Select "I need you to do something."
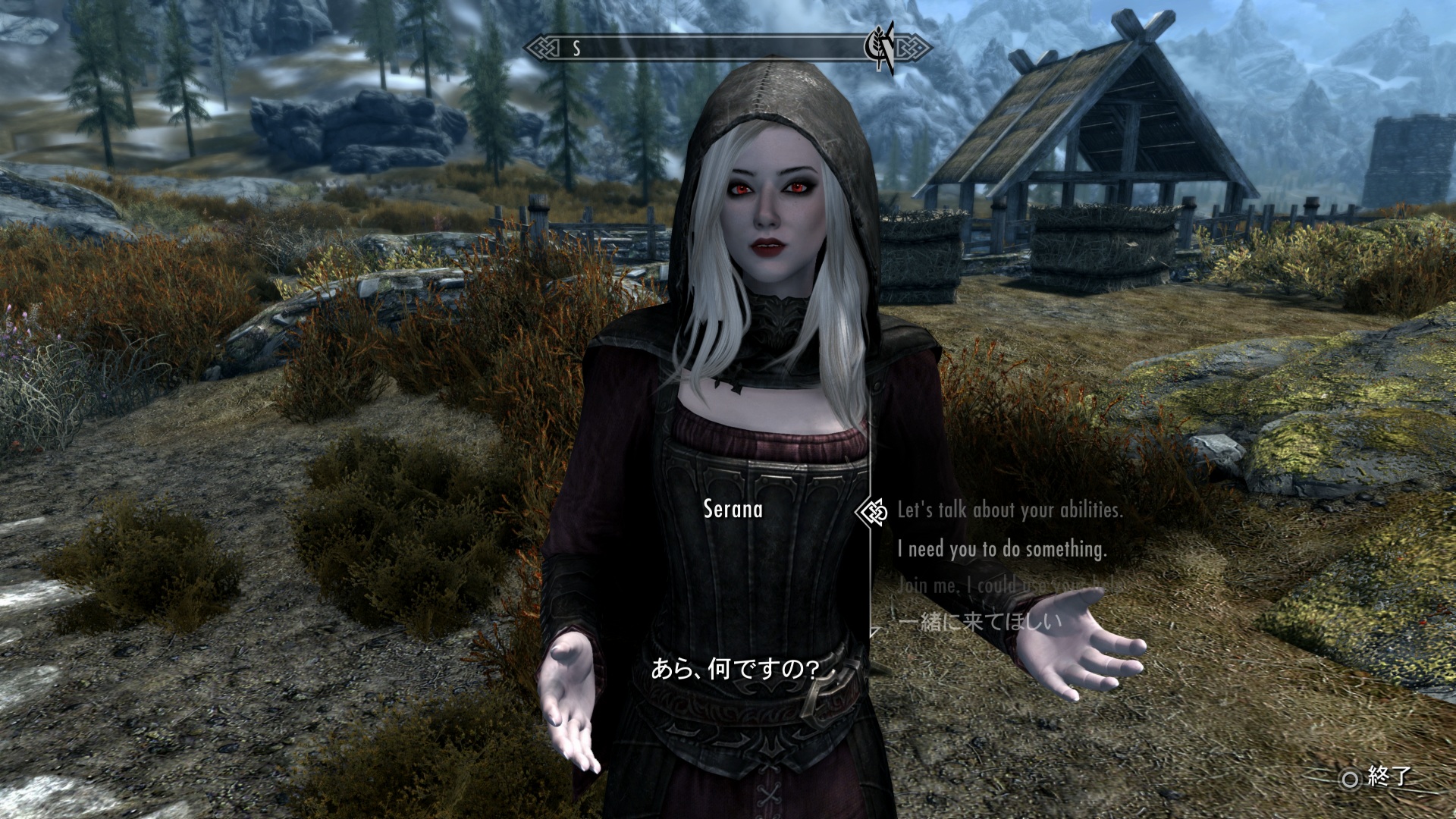This screenshot has width=1456, height=819. tap(1002, 549)
